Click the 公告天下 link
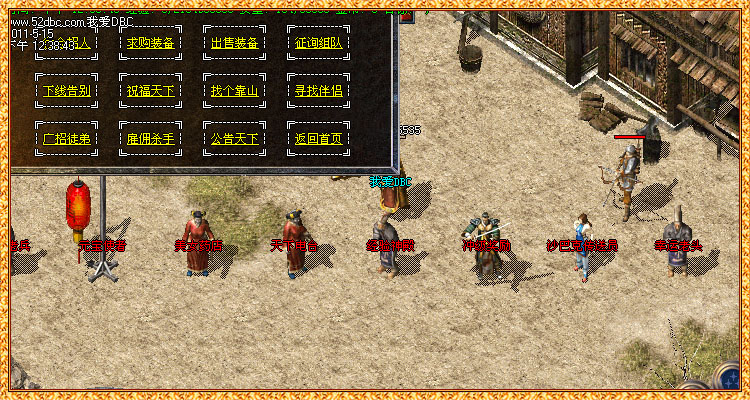Image resolution: width=750 pixels, height=400 pixels. tap(234, 138)
